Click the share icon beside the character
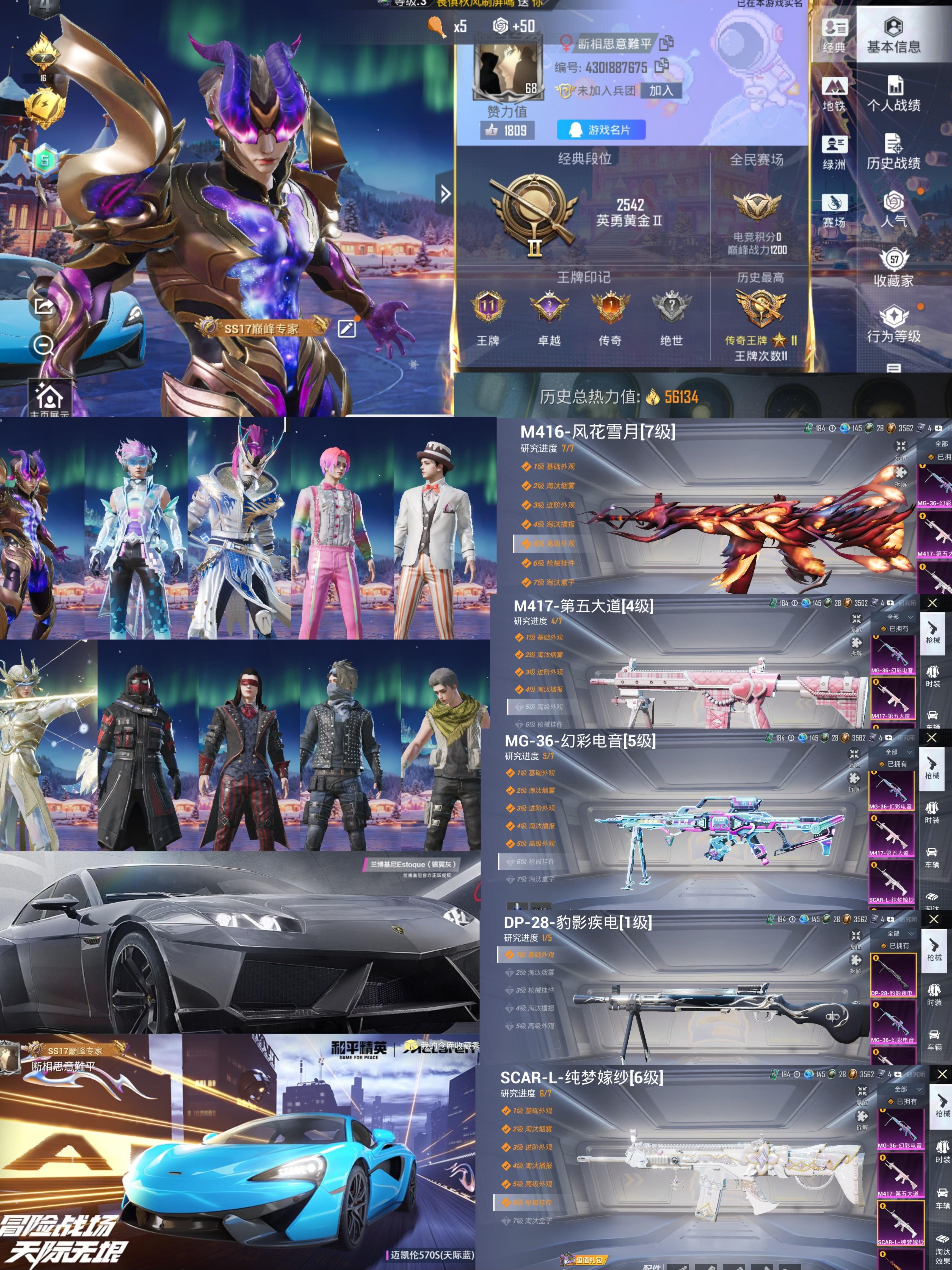The image size is (952, 1270). (x=44, y=306)
